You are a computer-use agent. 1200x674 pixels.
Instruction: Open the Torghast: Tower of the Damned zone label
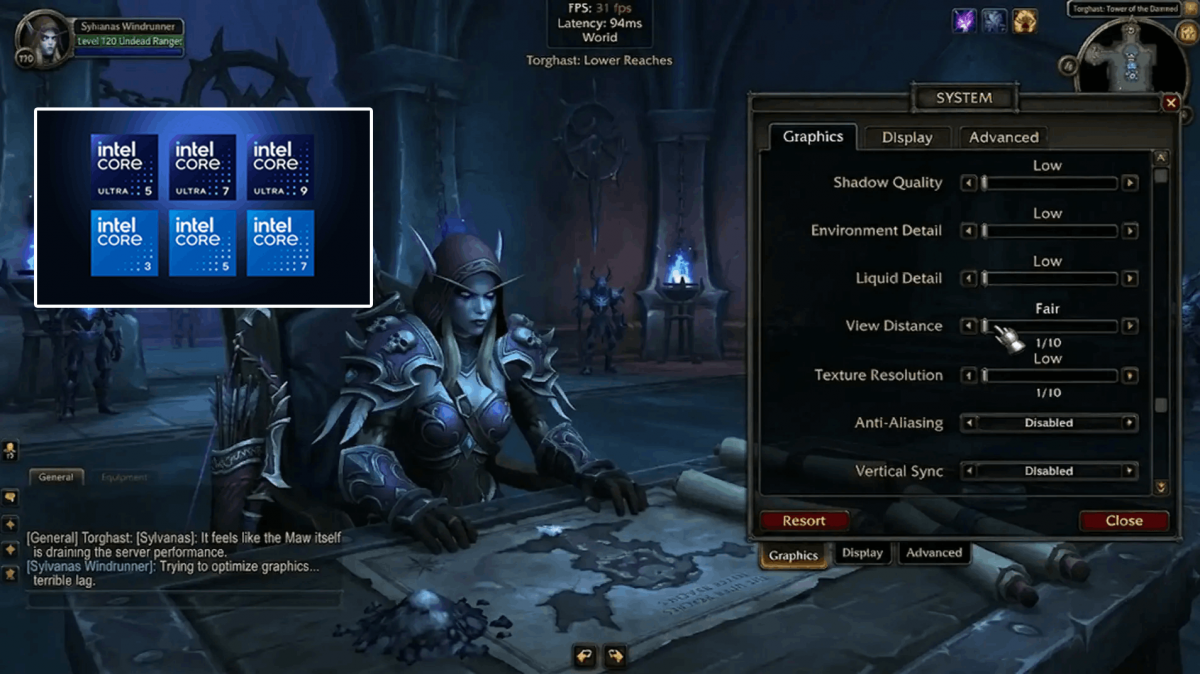(x=1124, y=9)
